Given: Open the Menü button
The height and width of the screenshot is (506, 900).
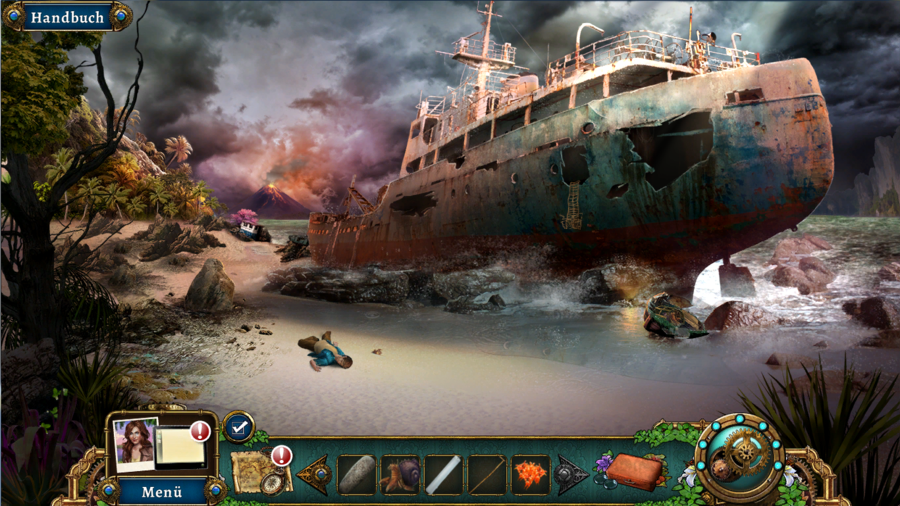Looking at the screenshot, I should [x=161, y=491].
